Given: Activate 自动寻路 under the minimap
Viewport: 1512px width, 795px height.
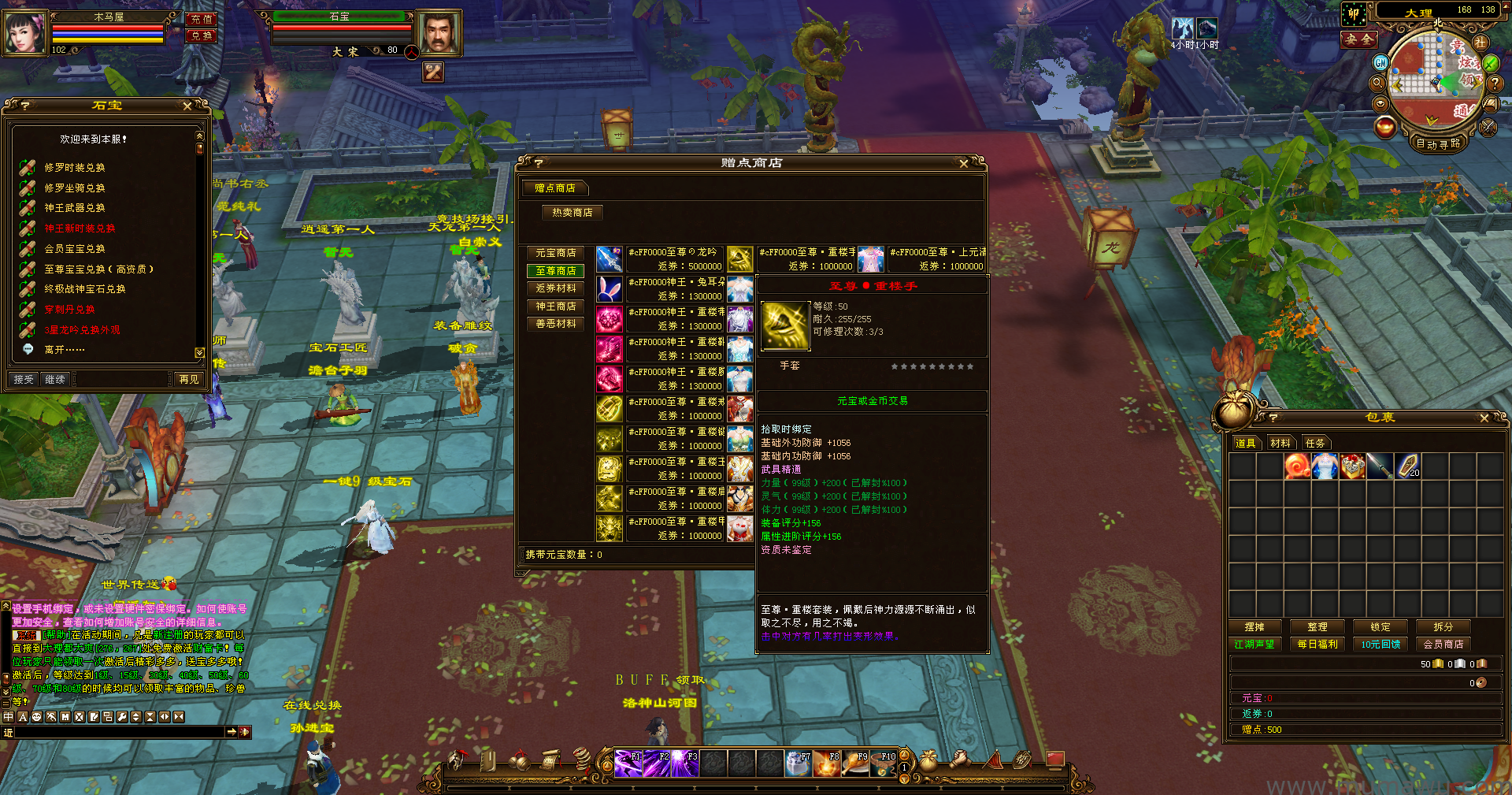Looking at the screenshot, I should pyautogui.click(x=1438, y=144).
